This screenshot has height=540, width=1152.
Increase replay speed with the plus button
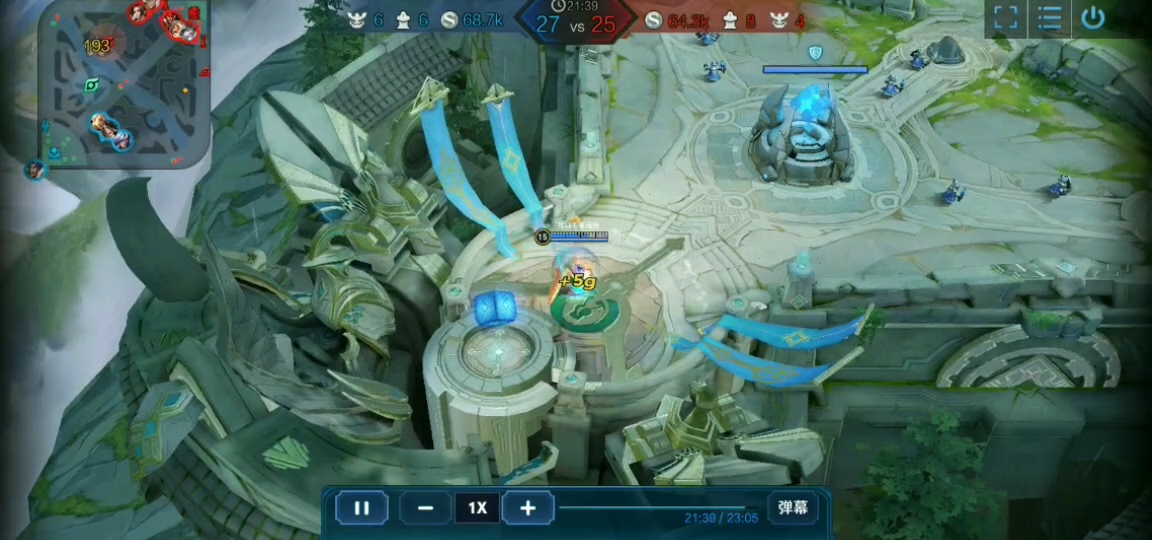(x=528, y=508)
